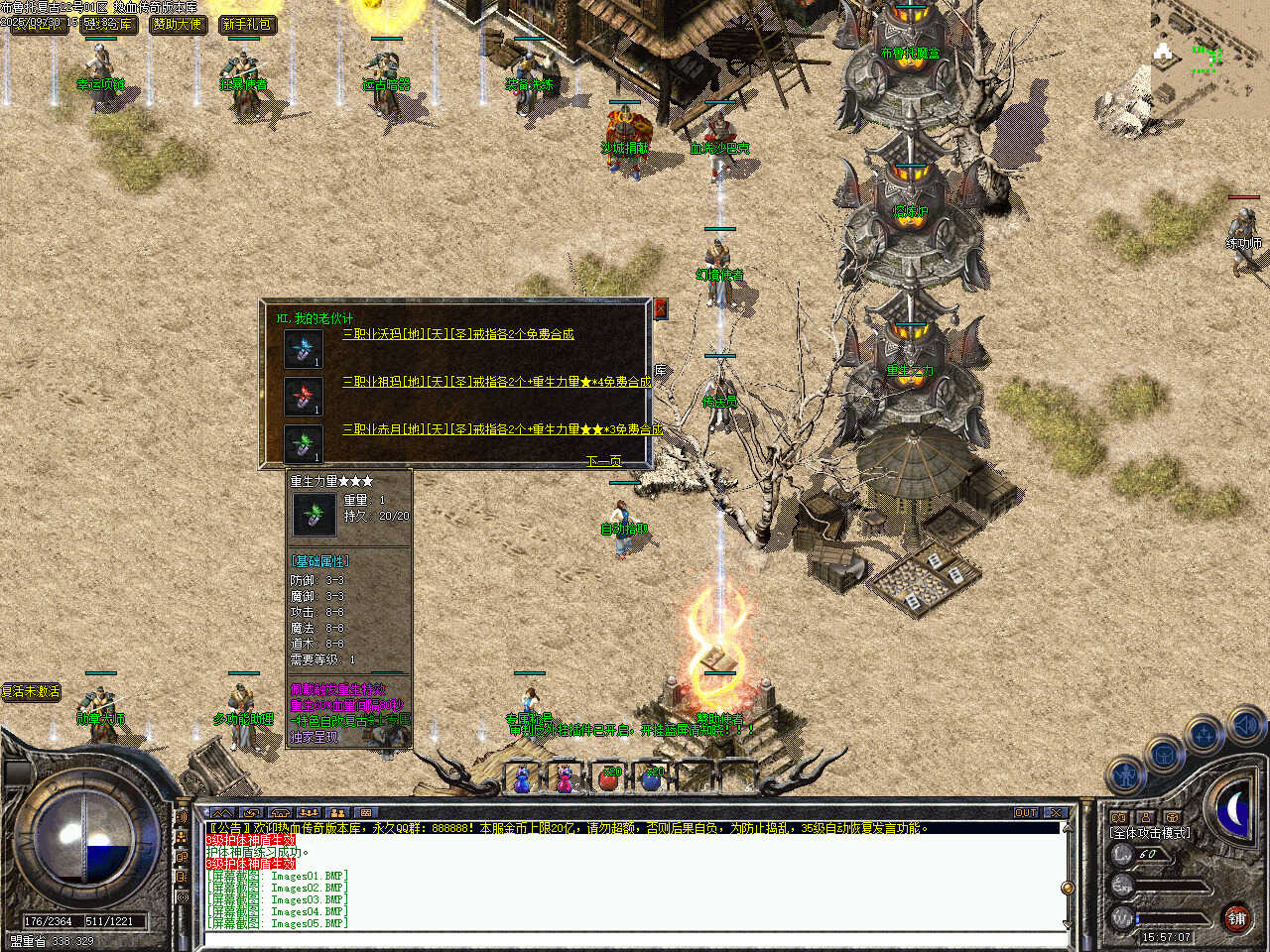Choose the 沃玛 ring free synthesis option

457,334
